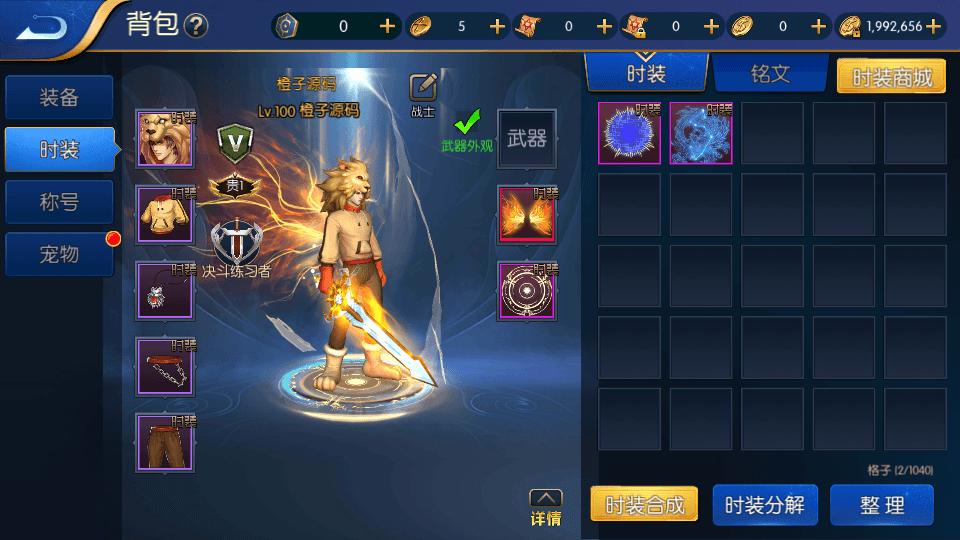960x540 pixels.
Task: Sort the inventory with 整理 button
Action: pyautogui.click(x=881, y=505)
